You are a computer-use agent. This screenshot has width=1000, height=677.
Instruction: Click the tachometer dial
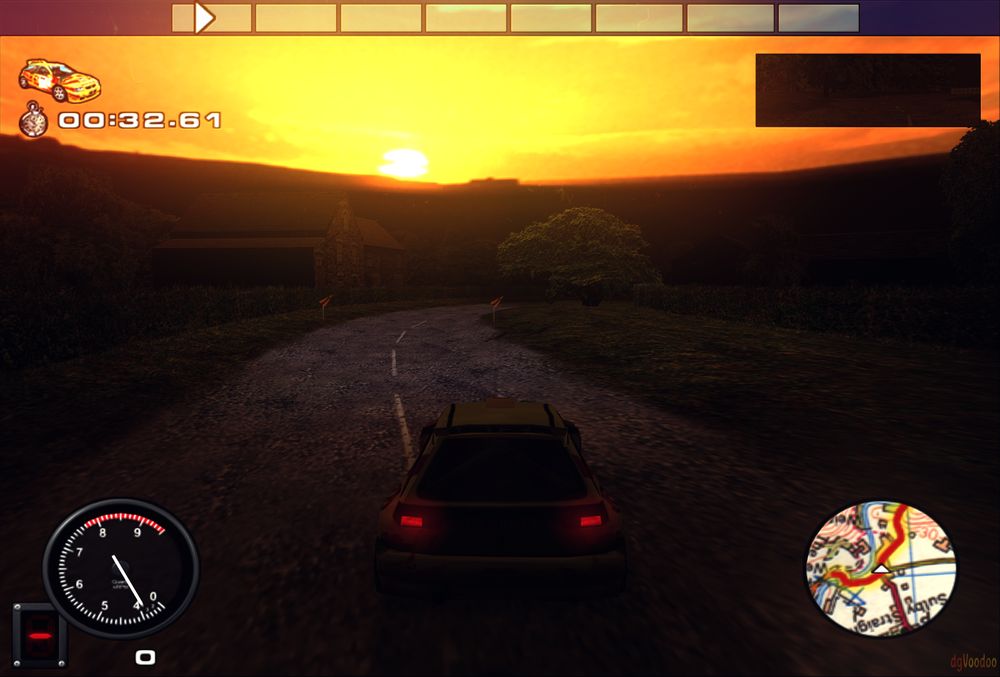pos(120,568)
